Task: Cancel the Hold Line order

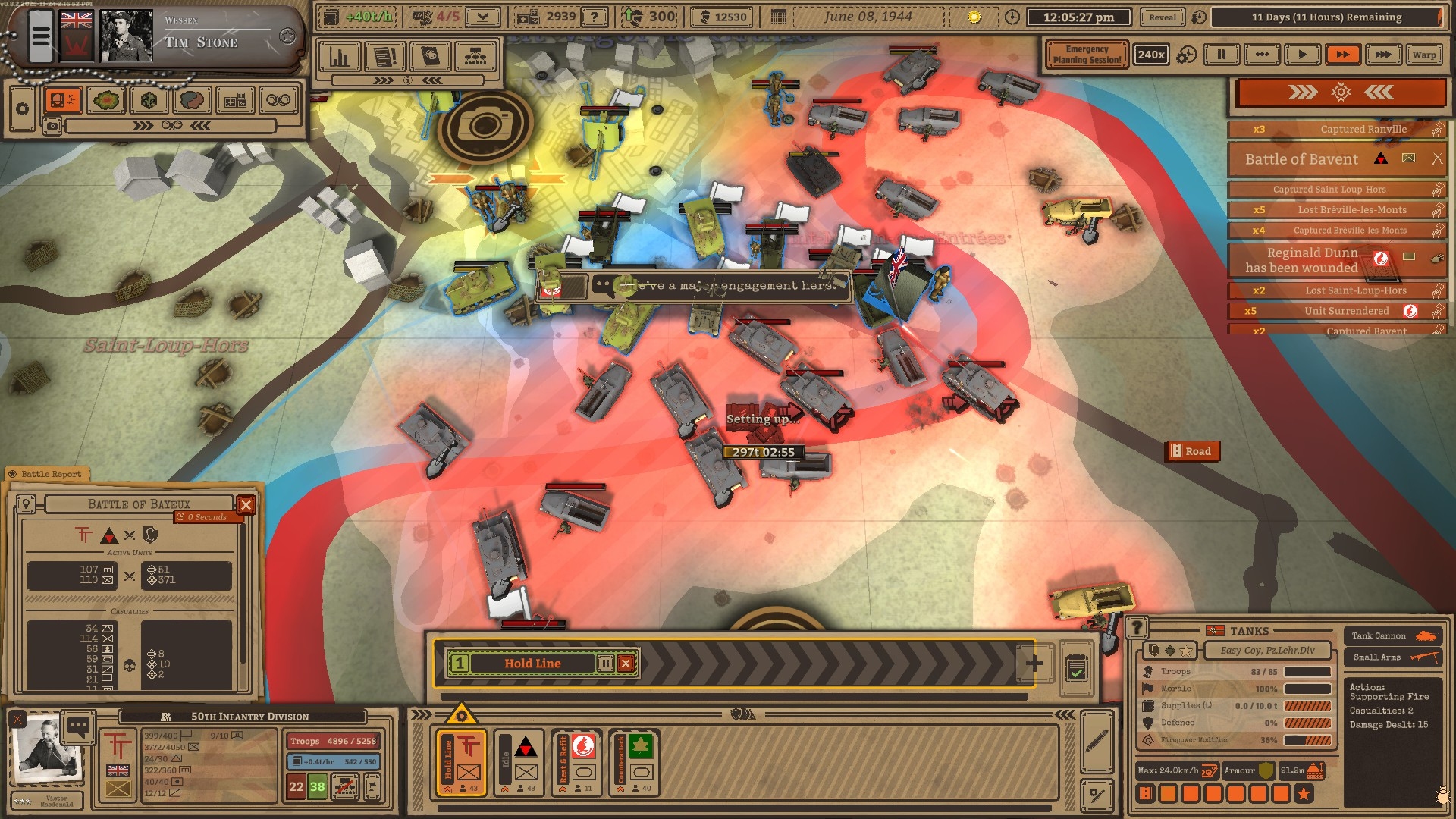Action: [x=626, y=664]
